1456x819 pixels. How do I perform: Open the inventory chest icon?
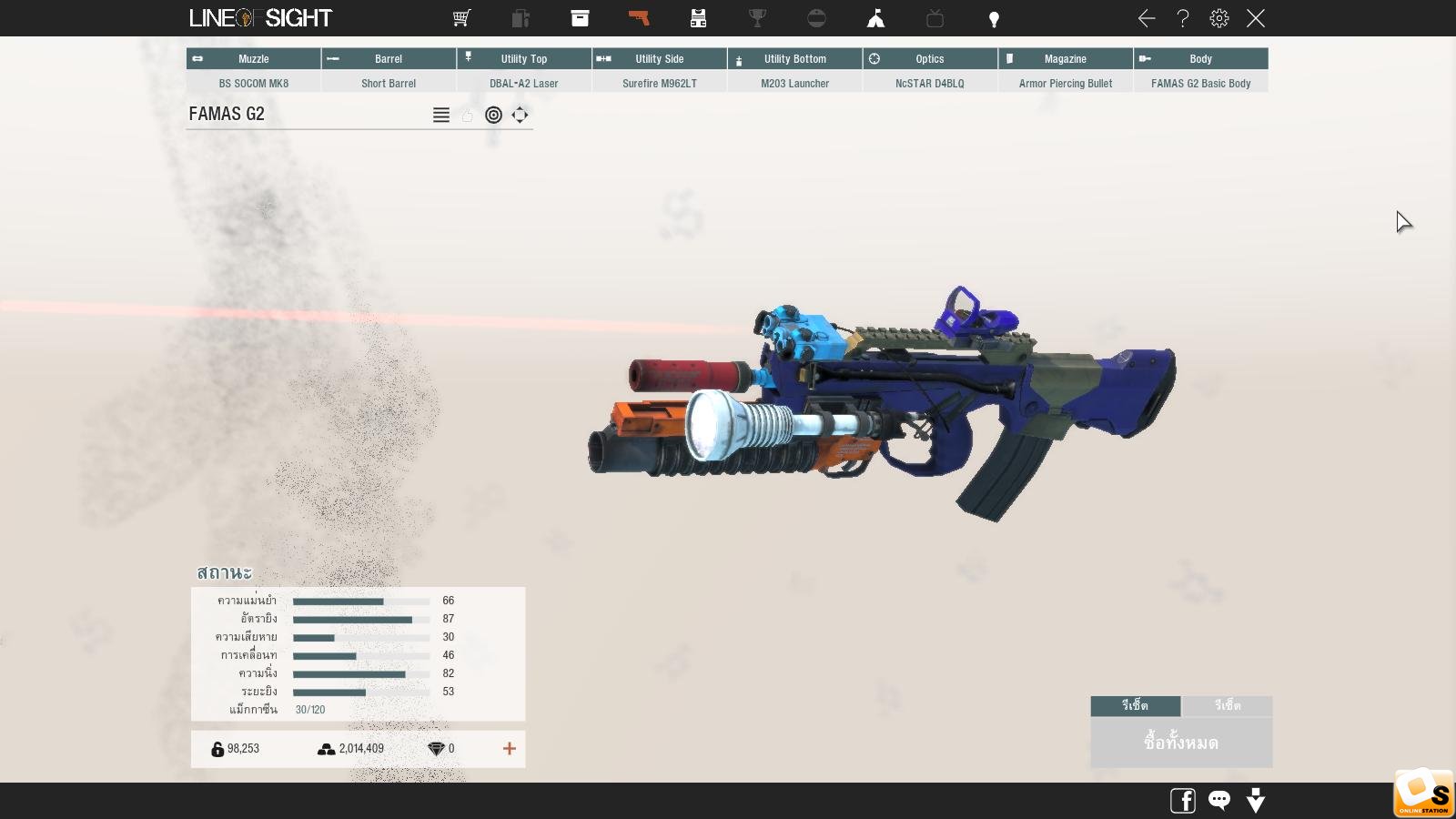click(580, 18)
